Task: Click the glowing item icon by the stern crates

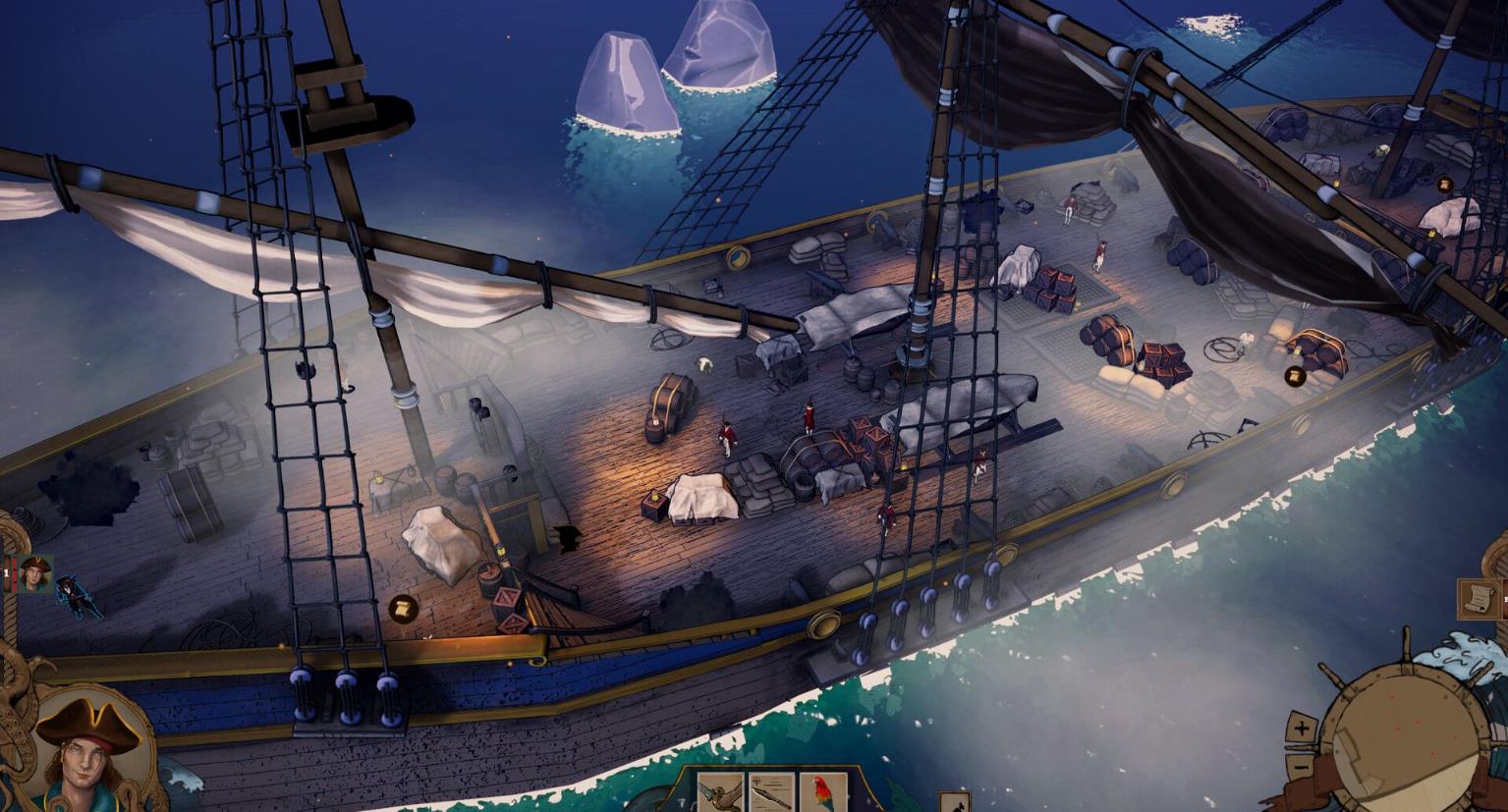Action: [1445, 186]
